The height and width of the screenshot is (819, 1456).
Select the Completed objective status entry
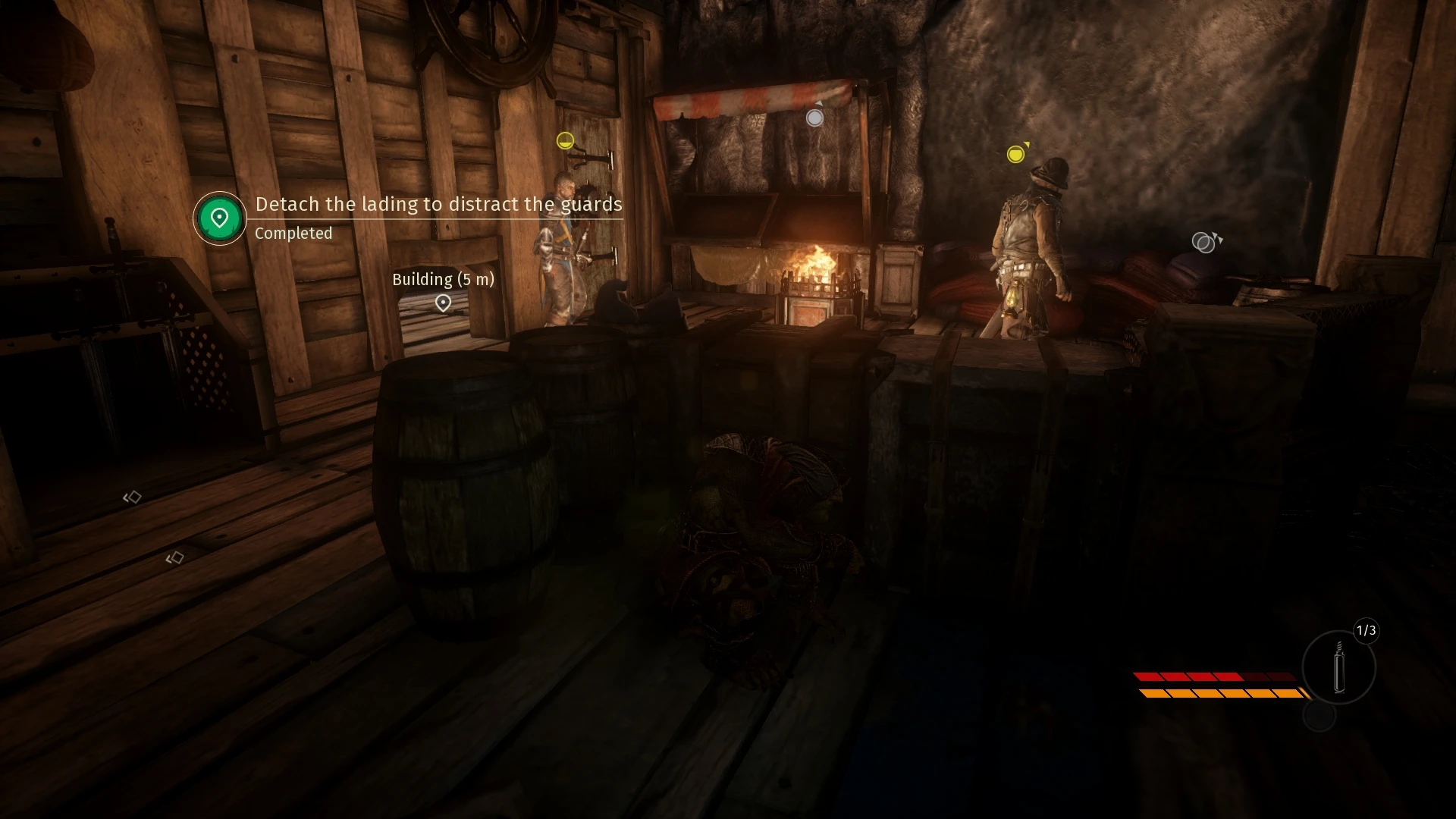(293, 233)
